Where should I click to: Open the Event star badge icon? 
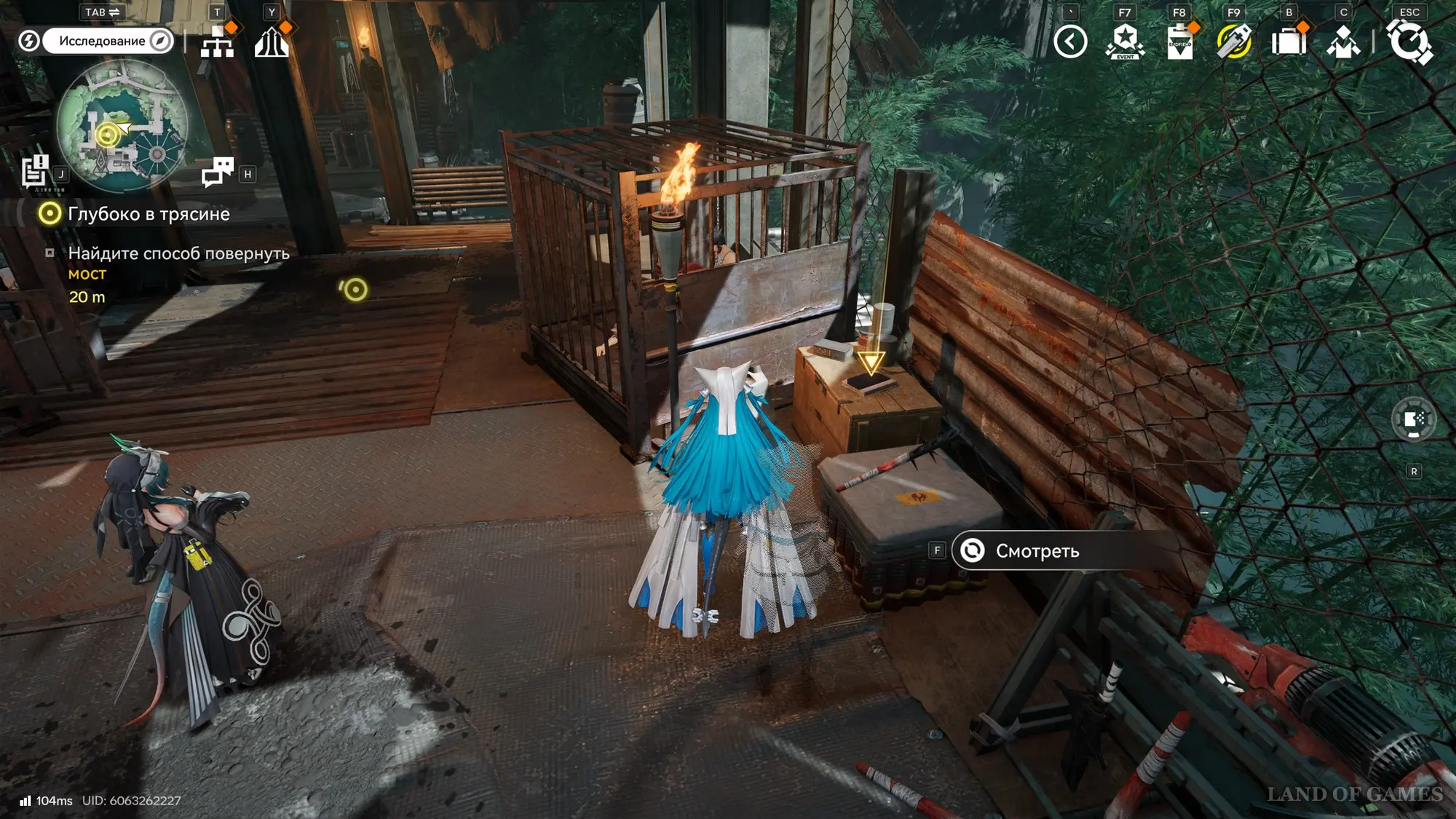[x=1125, y=41]
